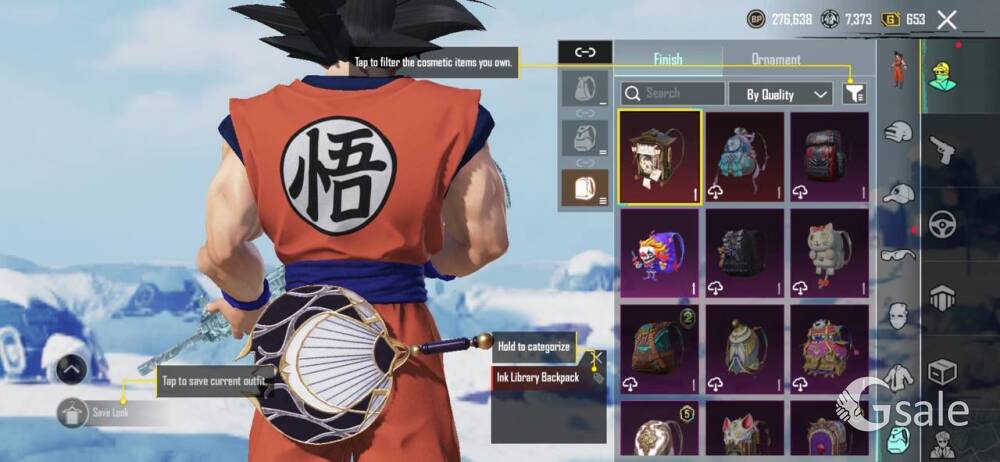This screenshot has height=462, width=1000.
Task: Open the supply crate category icon
Action: click(x=942, y=372)
